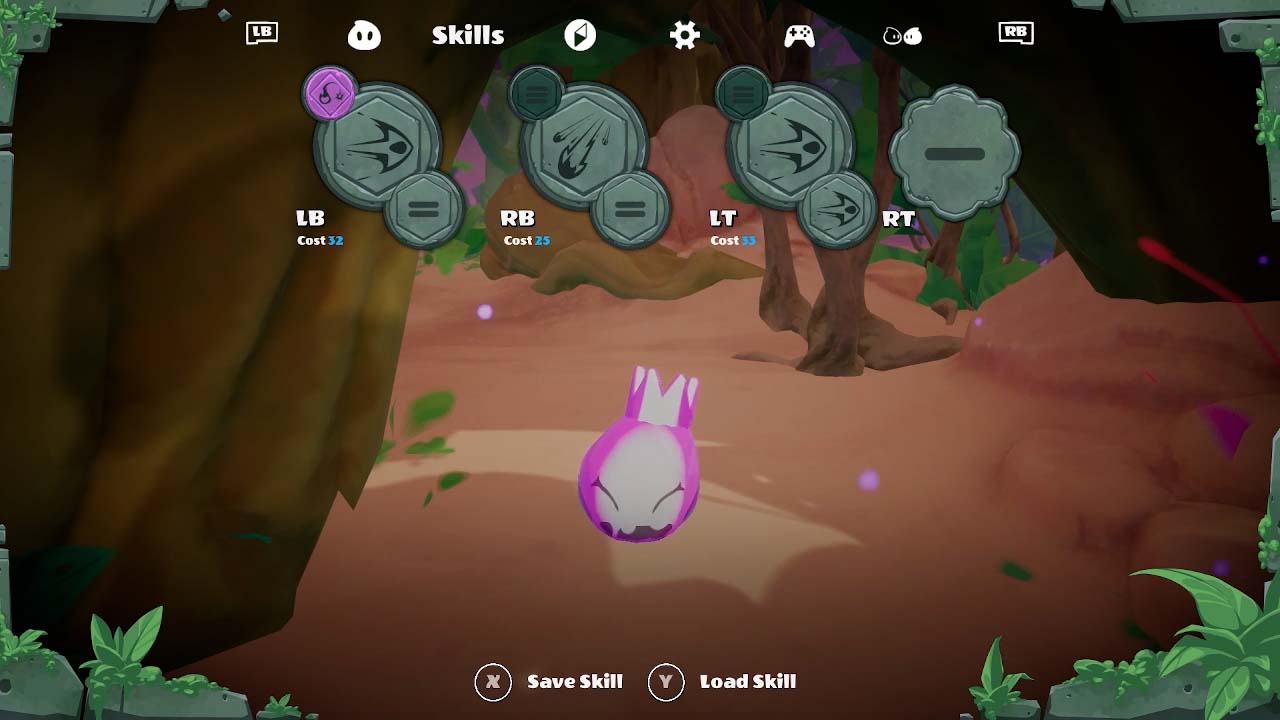
Task: Show the gamepad controls tab
Action: (x=799, y=36)
